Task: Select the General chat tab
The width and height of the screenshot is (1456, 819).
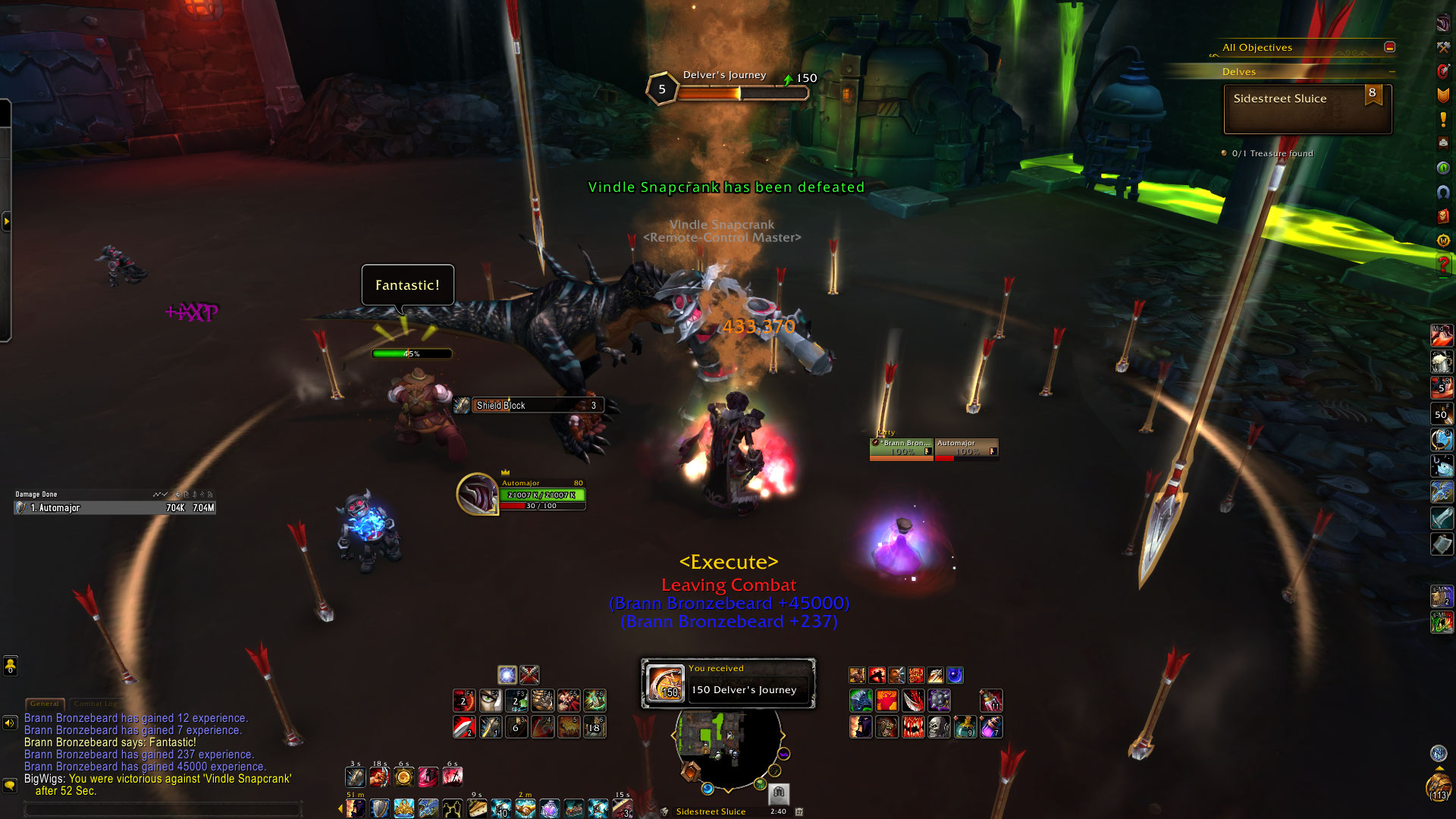Action: (x=45, y=704)
